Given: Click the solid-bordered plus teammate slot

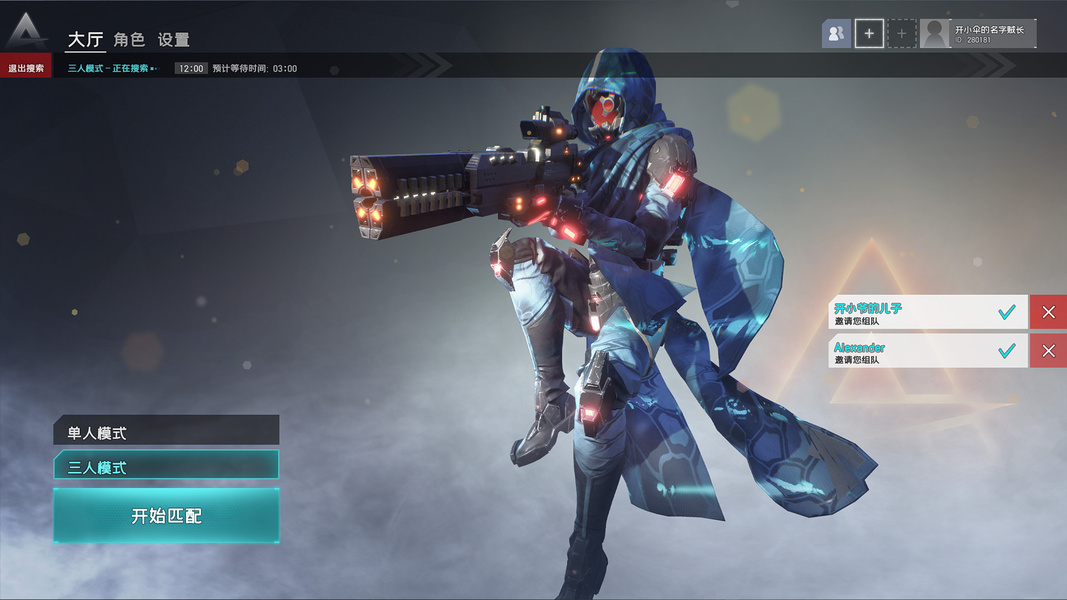Looking at the screenshot, I should pos(869,34).
